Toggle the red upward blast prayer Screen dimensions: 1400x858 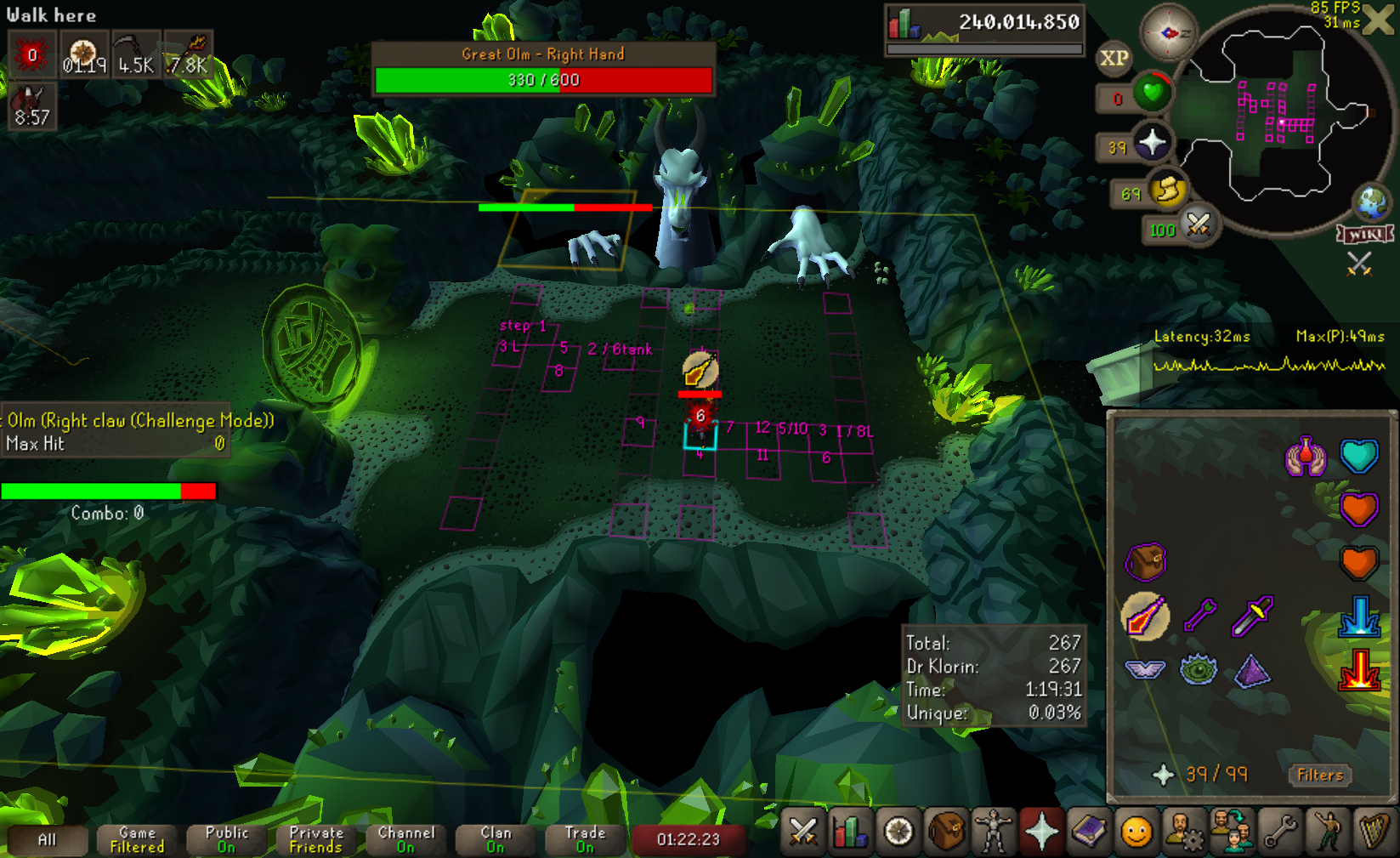tap(1358, 670)
